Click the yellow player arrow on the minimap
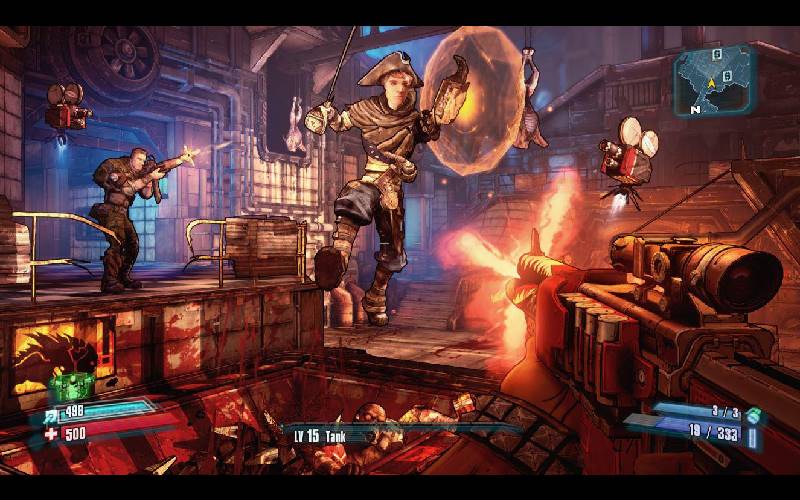The height and width of the screenshot is (500, 800). (712, 83)
